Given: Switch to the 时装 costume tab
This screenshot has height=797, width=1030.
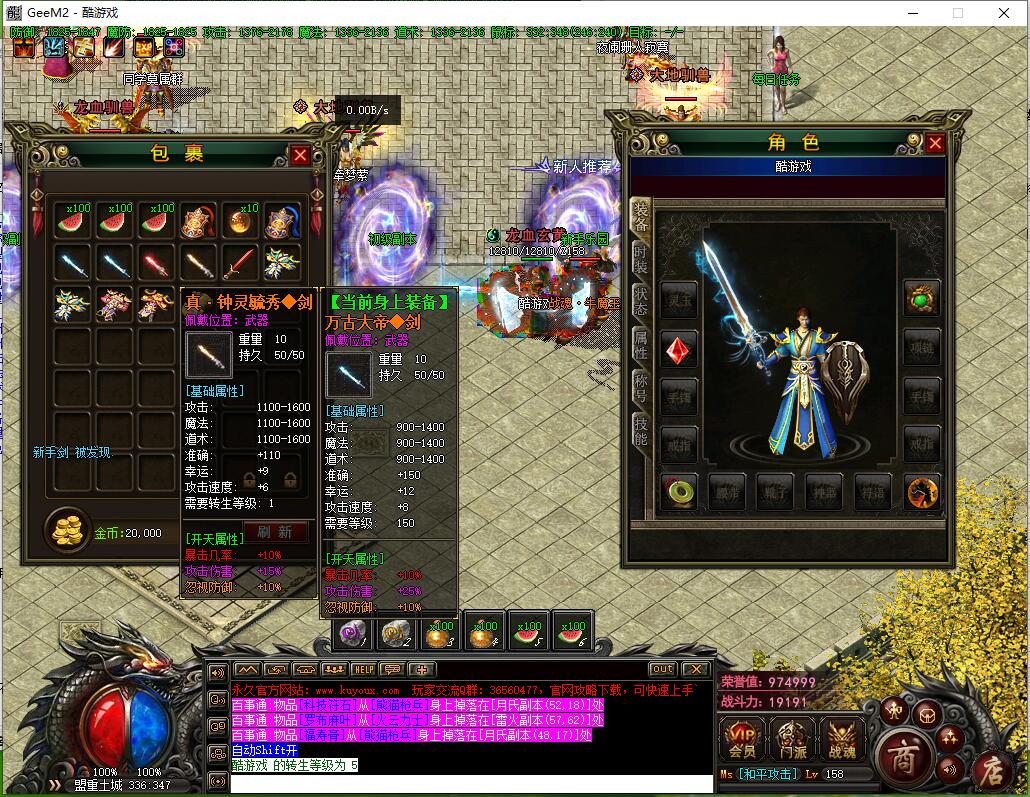Looking at the screenshot, I should (x=641, y=258).
